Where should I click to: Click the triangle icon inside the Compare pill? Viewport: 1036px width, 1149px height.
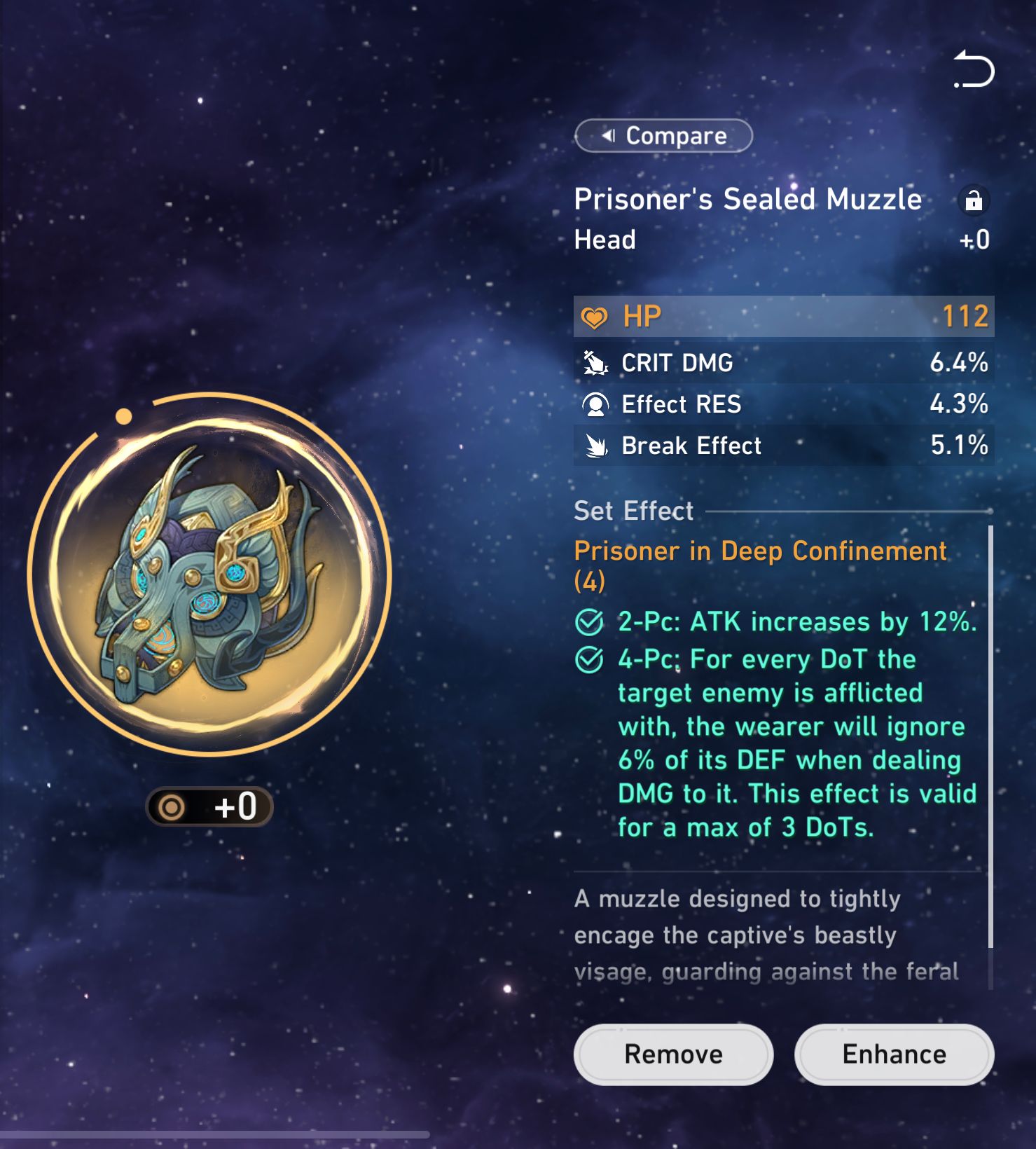[x=609, y=135]
